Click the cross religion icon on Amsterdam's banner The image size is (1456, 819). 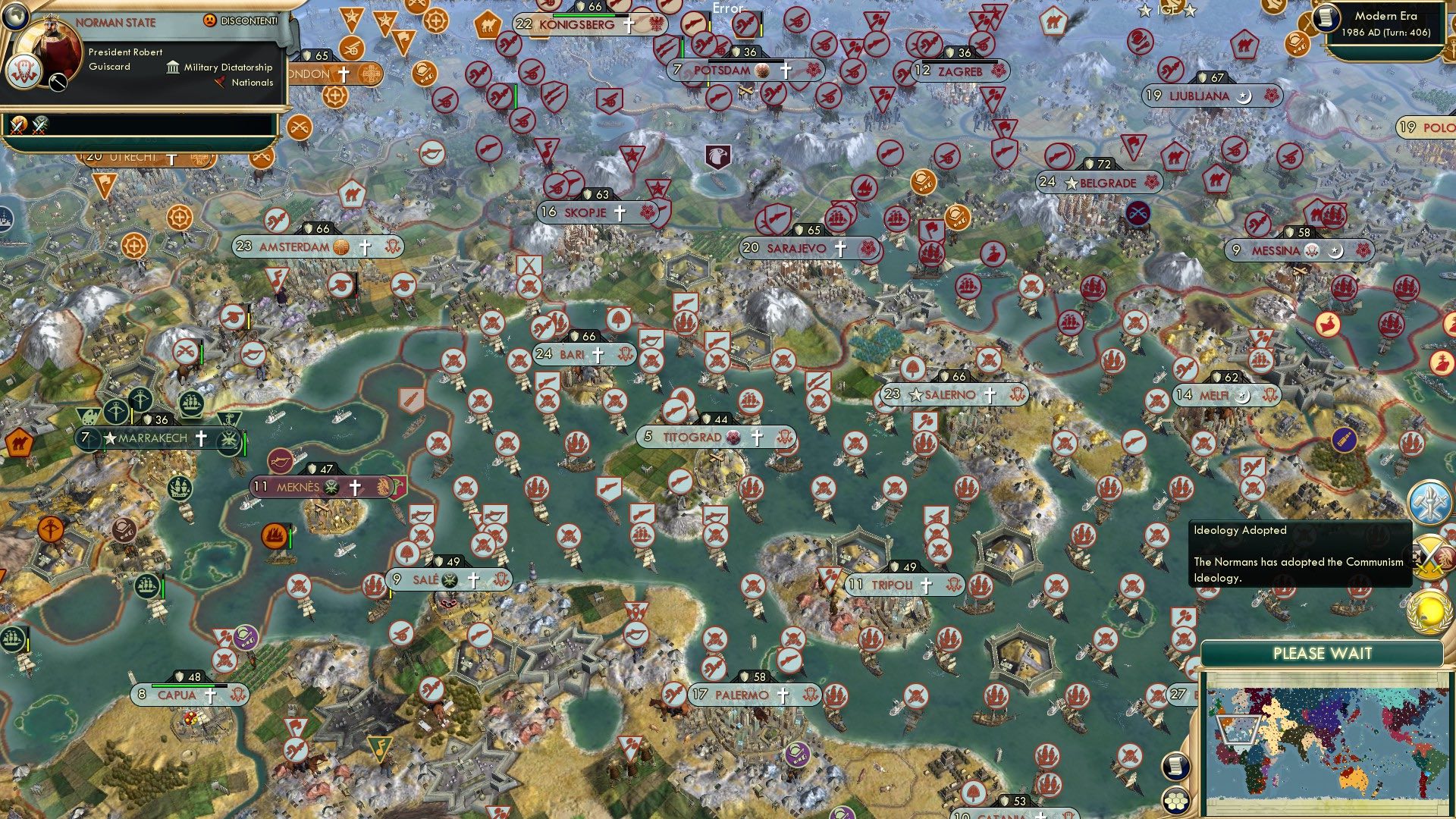366,248
